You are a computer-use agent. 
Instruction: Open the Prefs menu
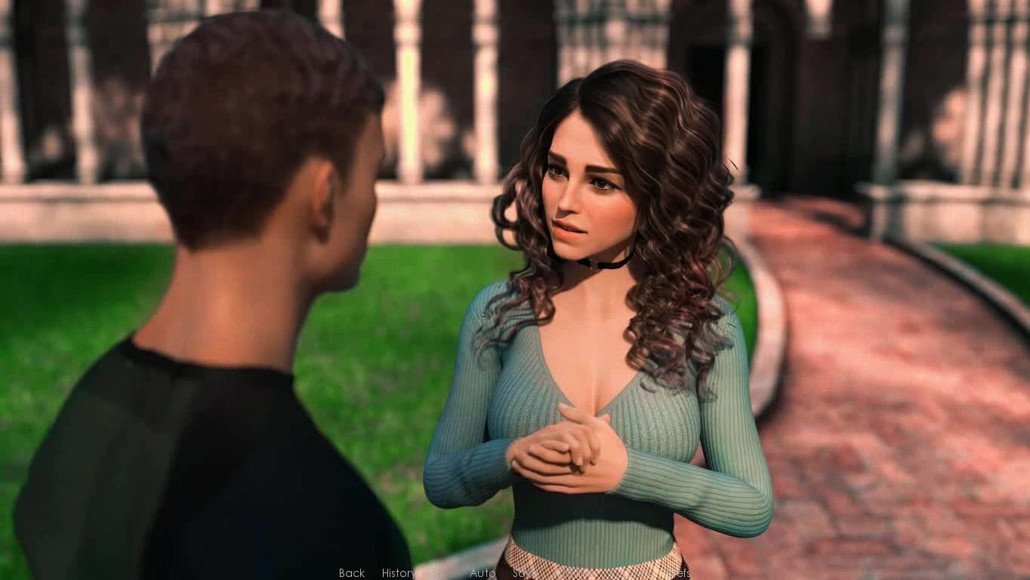[677, 573]
